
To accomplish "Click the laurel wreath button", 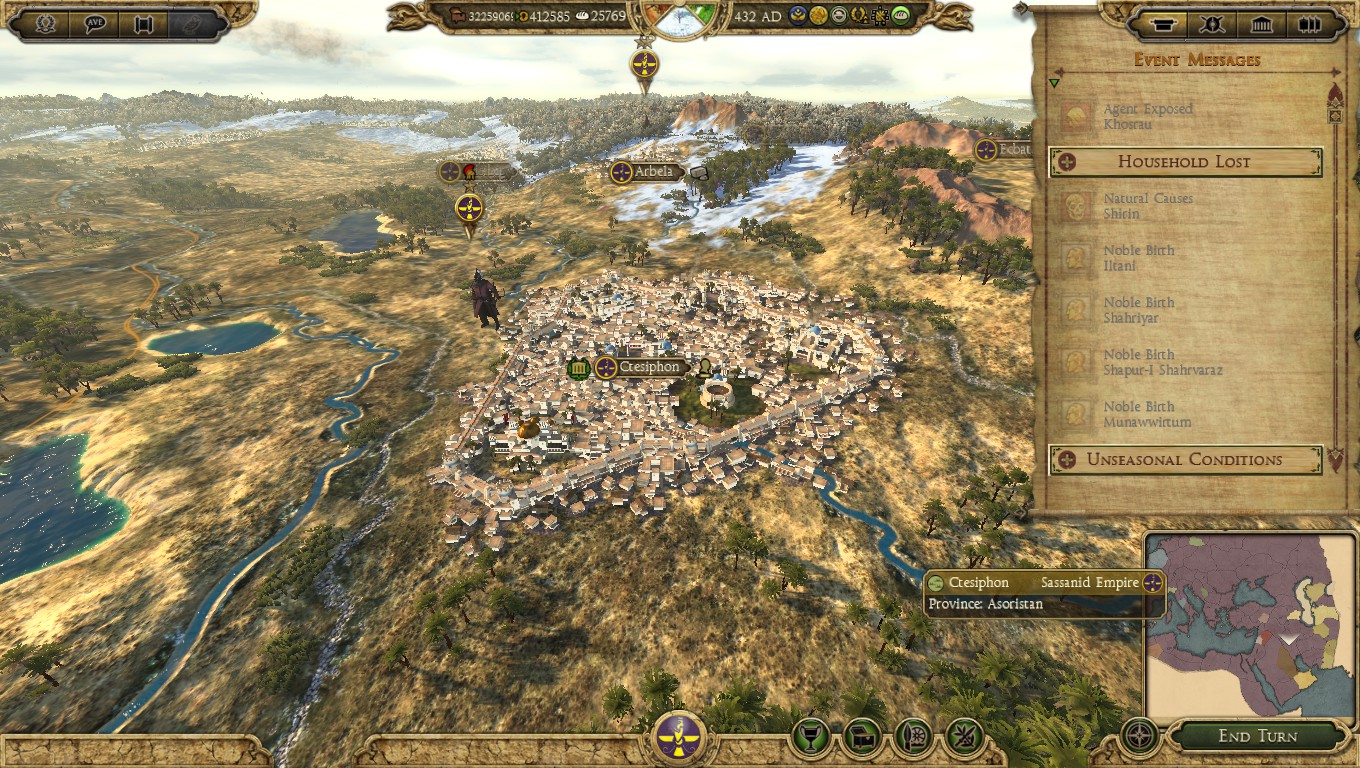I will 46,24.
